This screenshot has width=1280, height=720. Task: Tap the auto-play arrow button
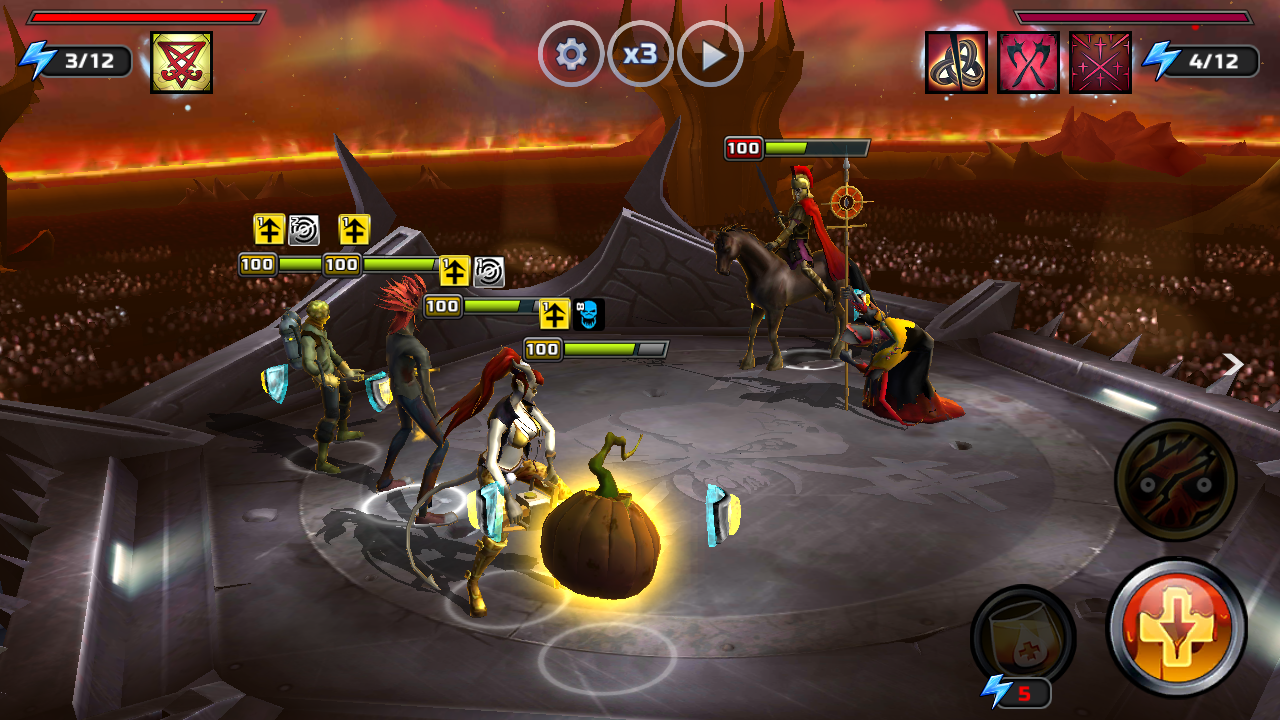click(x=710, y=54)
